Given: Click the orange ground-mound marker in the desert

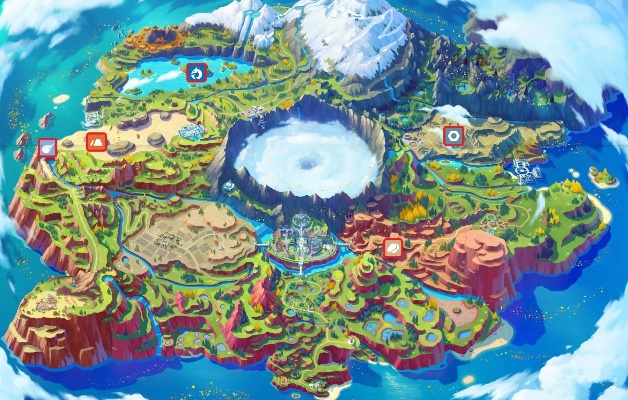Looking at the screenshot, I should tap(96, 142).
